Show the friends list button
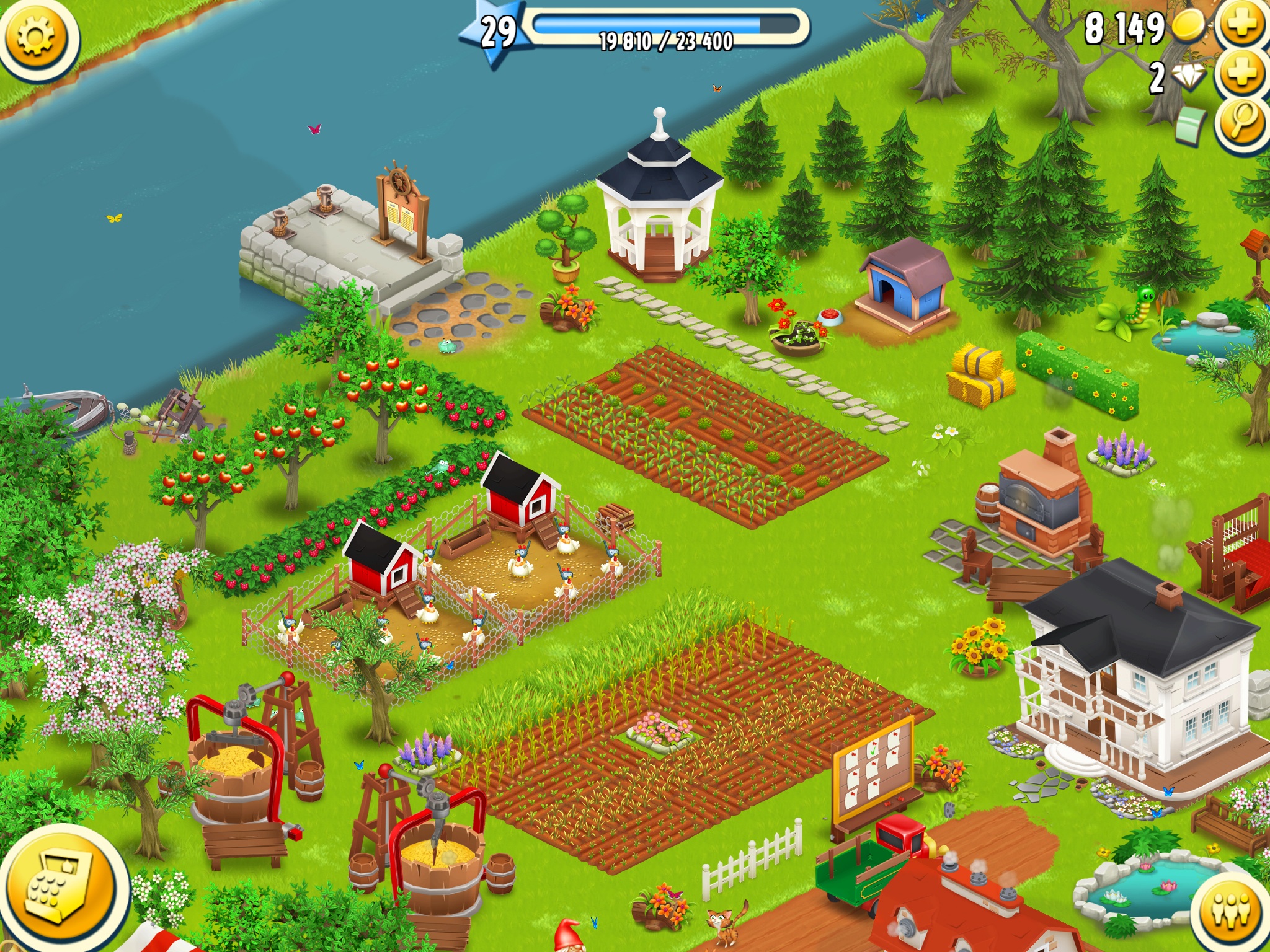The width and height of the screenshot is (1270, 952). (1231, 911)
